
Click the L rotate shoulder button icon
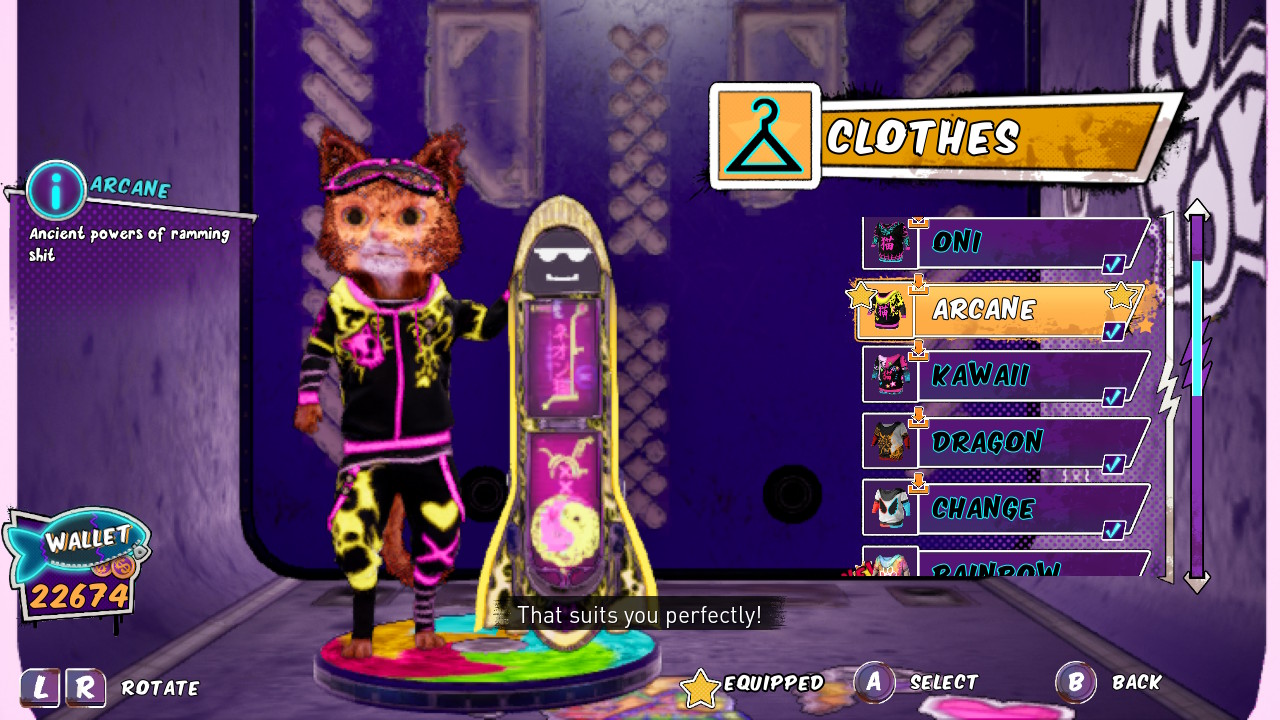42,687
